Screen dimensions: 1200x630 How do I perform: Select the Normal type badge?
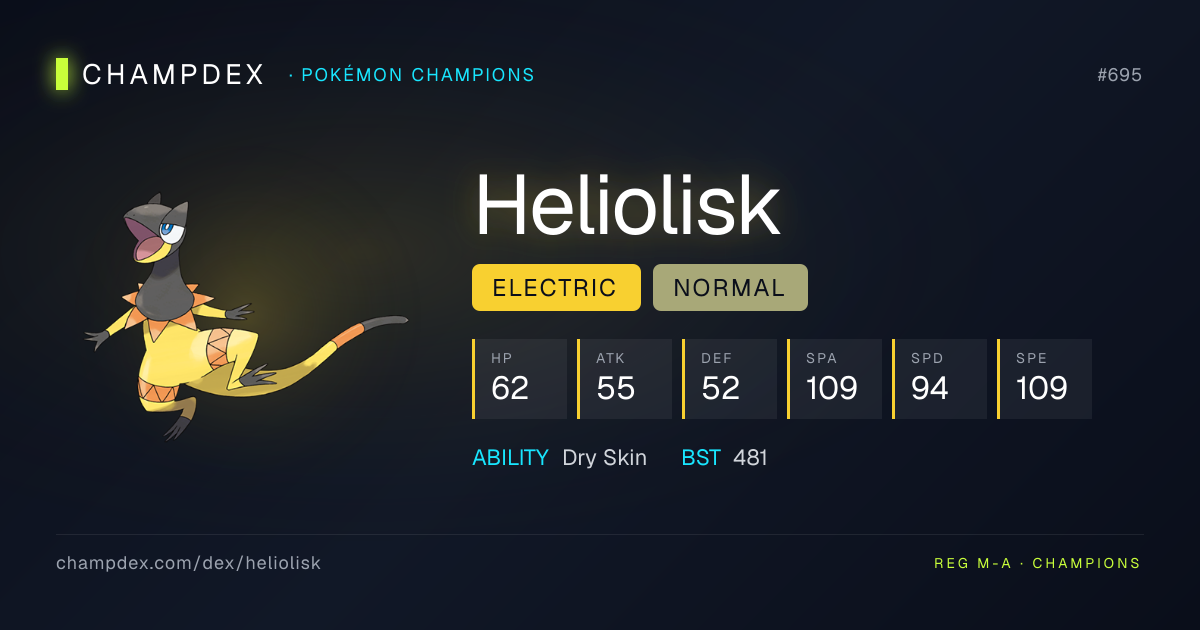coord(729,288)
